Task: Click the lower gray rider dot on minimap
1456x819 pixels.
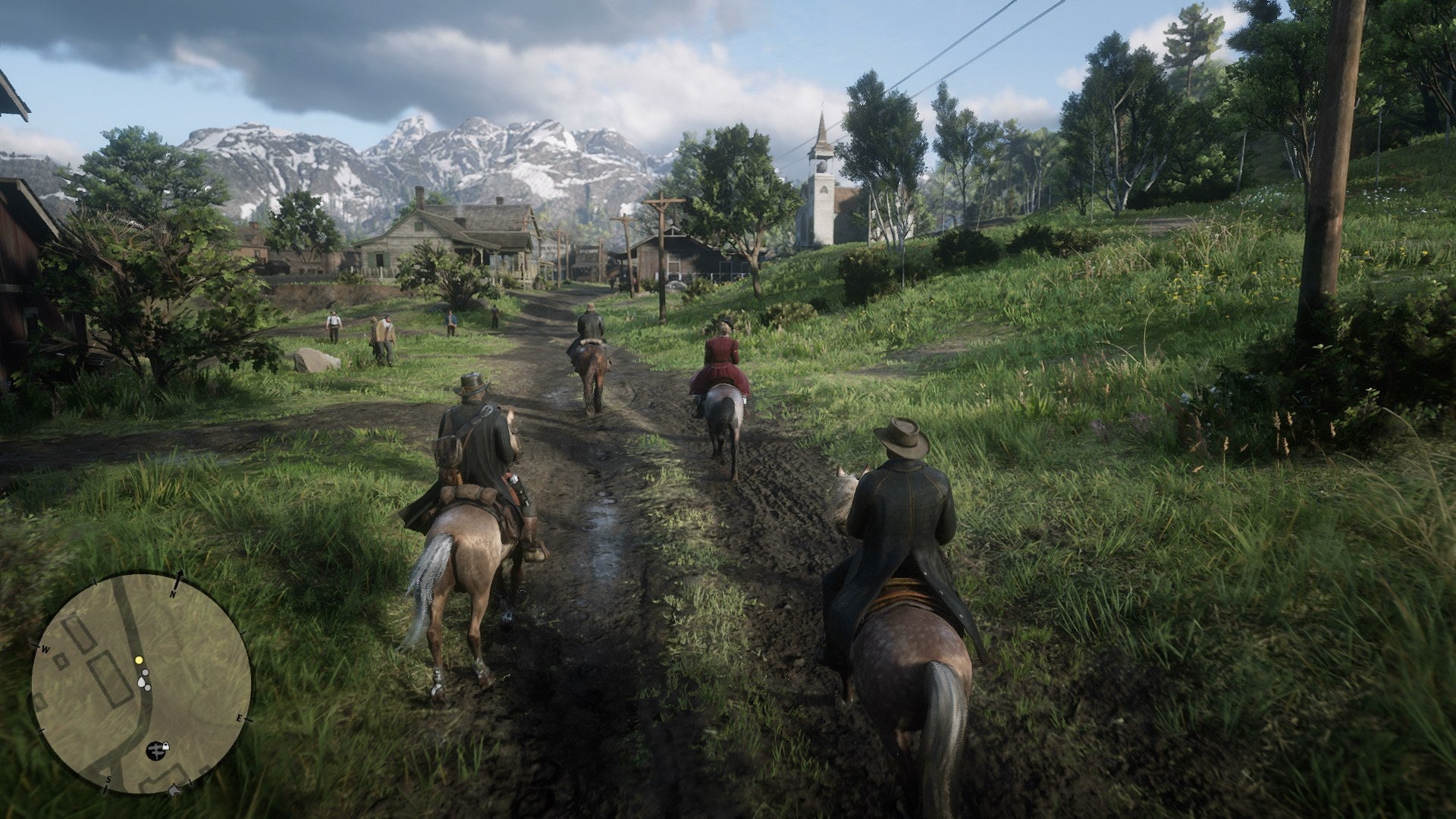Action: click(x=147, y=689)
